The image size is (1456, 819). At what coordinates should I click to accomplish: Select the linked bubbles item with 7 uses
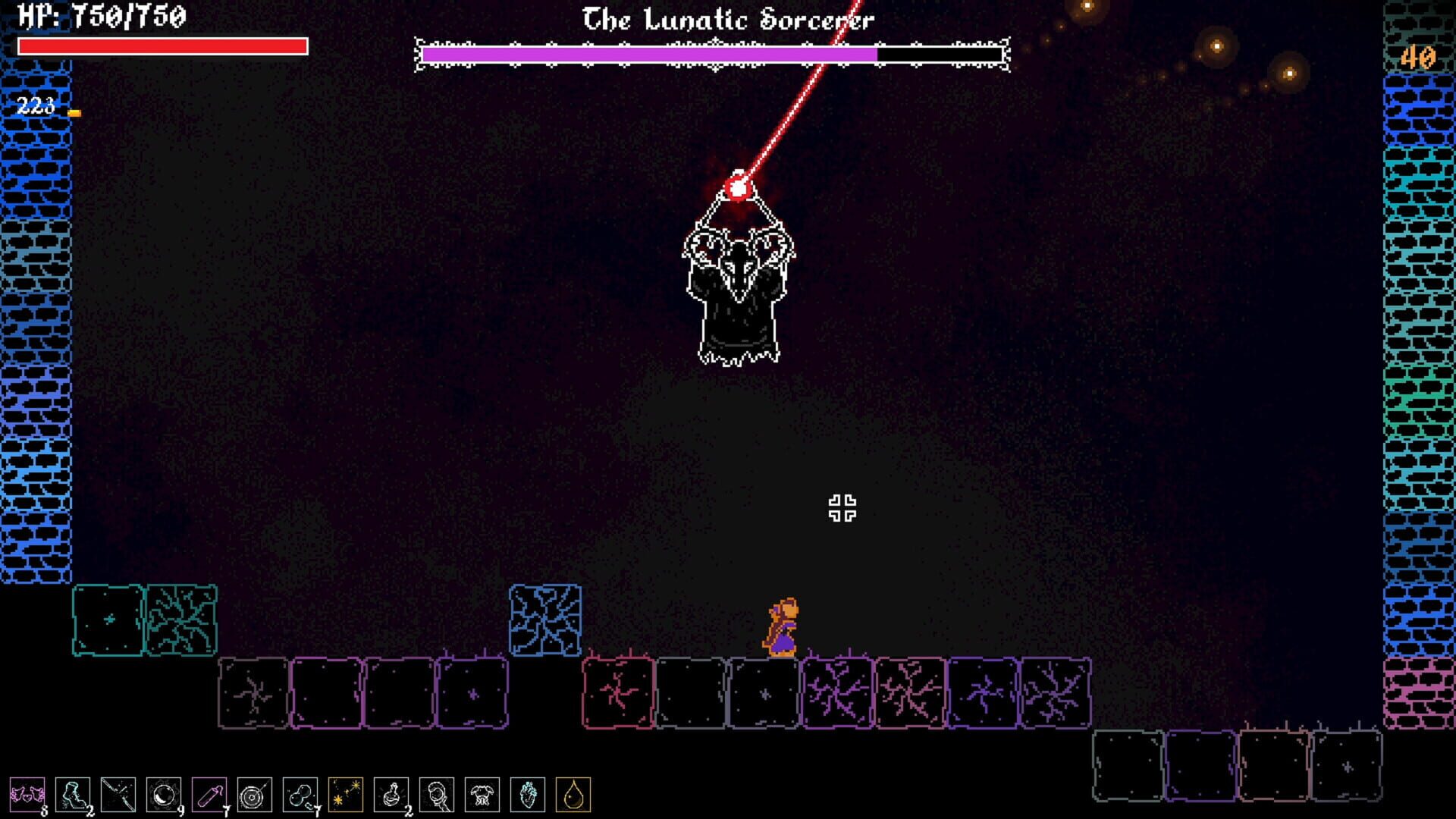click(x=300, y=794)
